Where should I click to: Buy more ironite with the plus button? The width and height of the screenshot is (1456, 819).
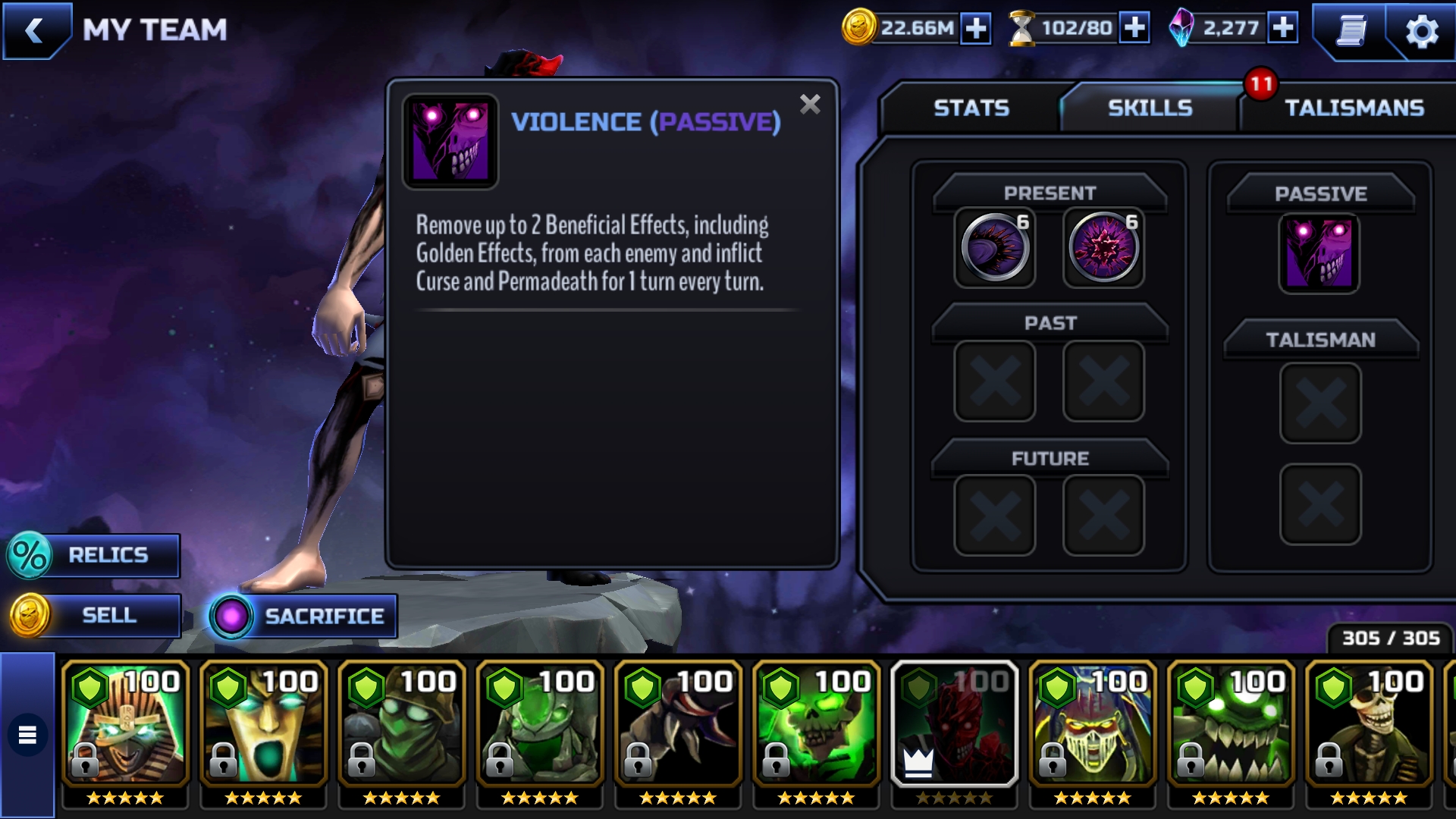tap(1283, 29)
